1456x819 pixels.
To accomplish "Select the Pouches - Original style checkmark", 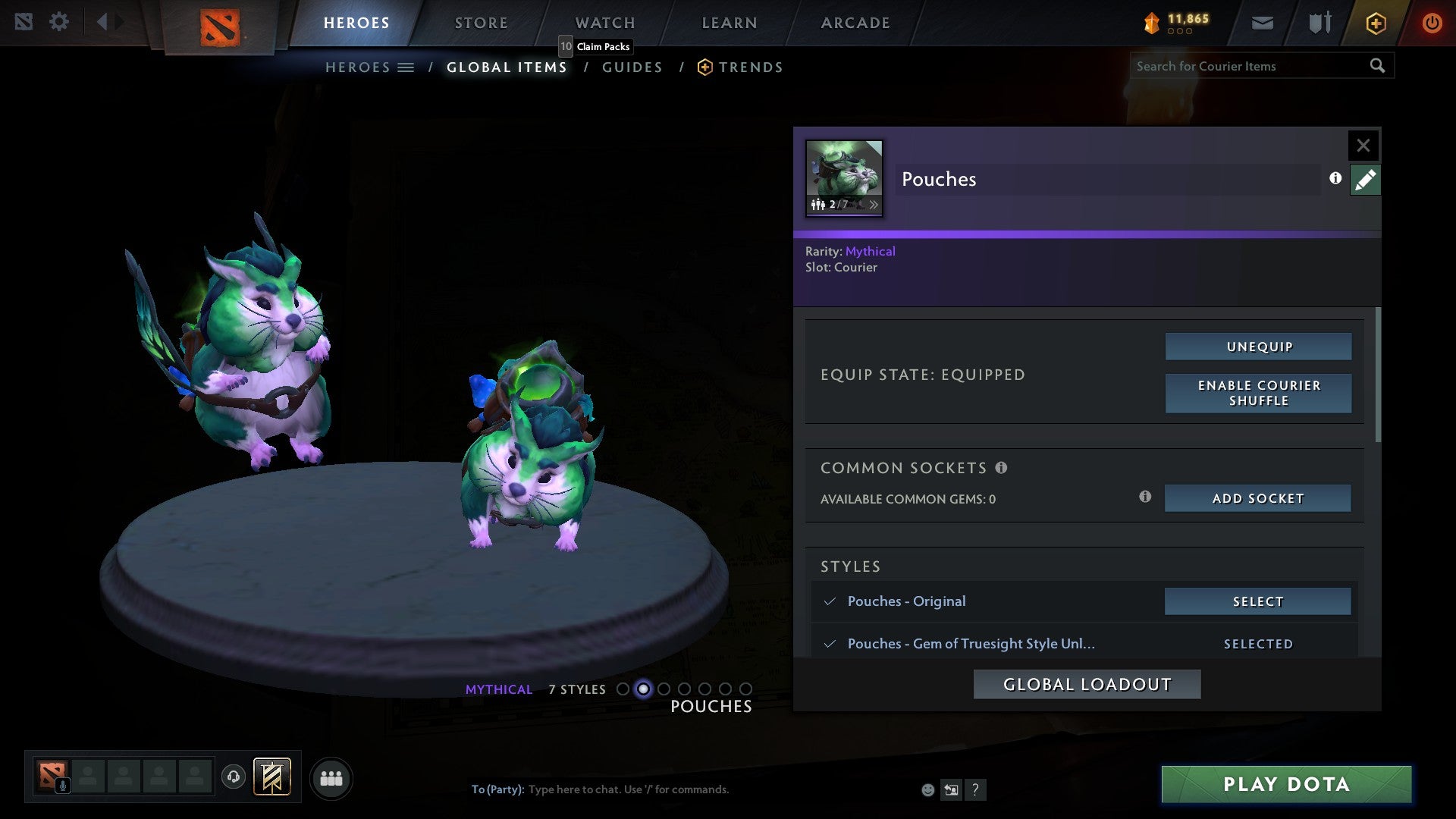I will (830, 601).
